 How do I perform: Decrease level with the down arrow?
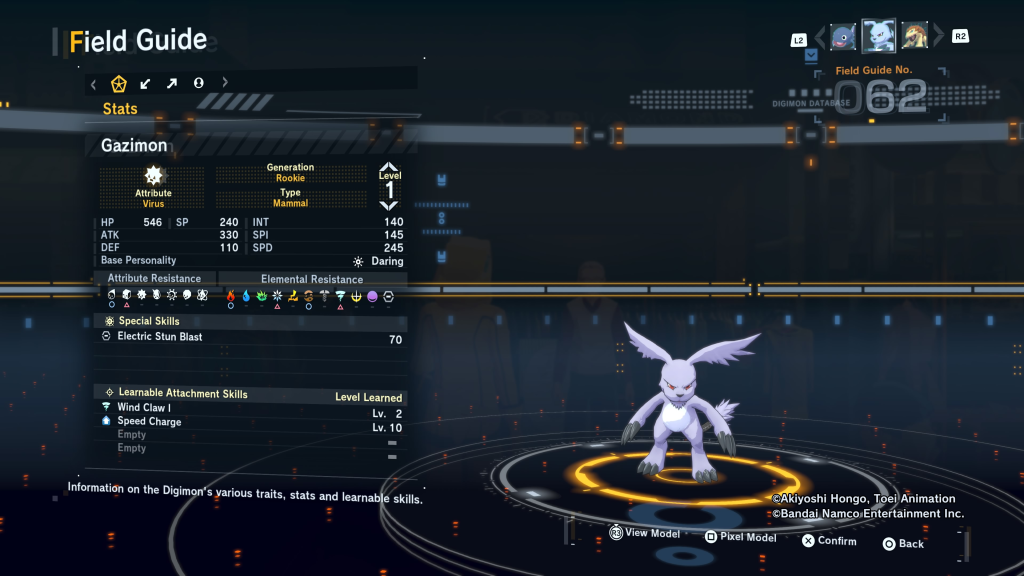pyautogui.click(x=389, y=205)
